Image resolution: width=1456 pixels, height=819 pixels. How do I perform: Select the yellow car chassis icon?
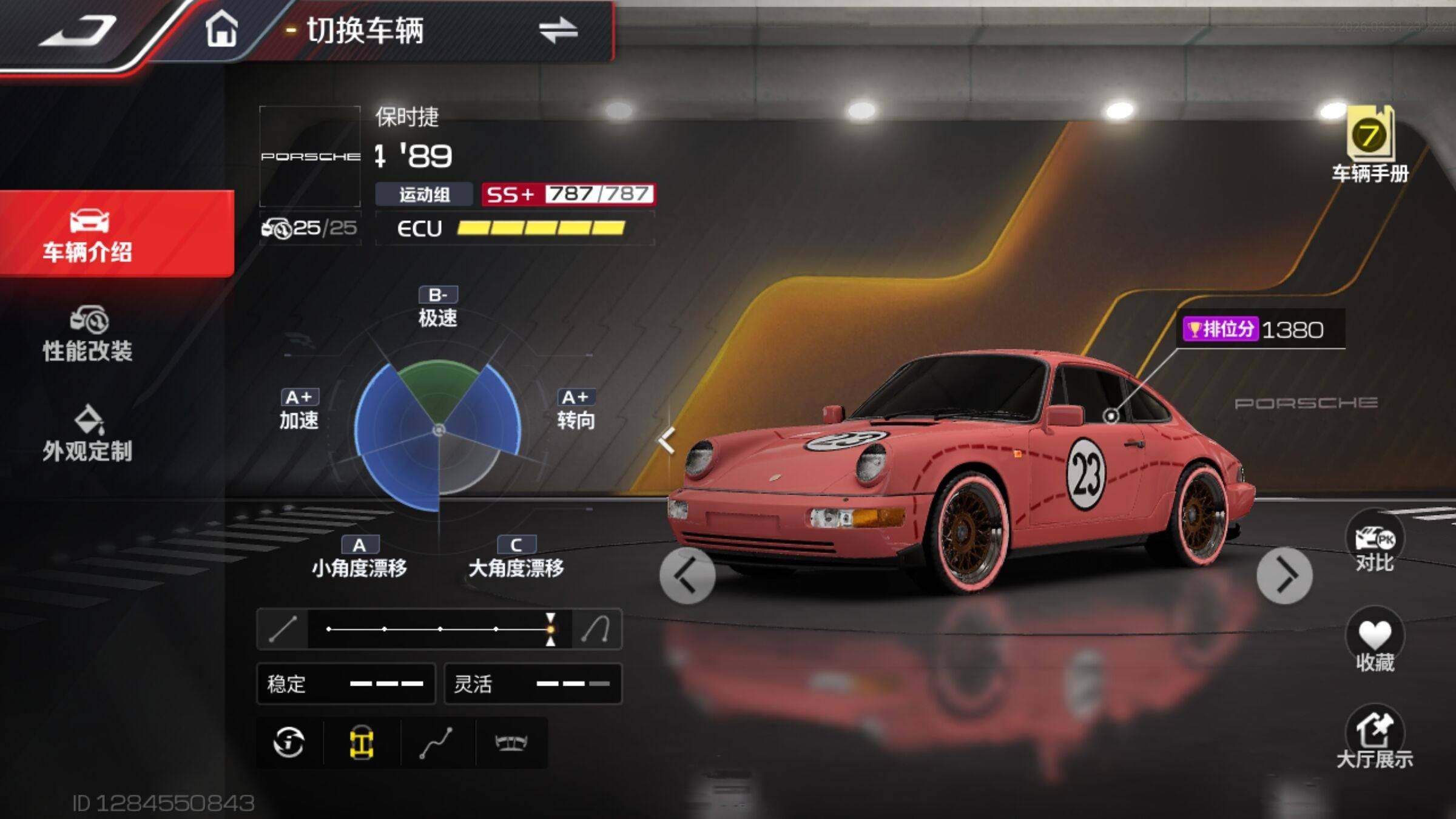[x=362, y=743]
